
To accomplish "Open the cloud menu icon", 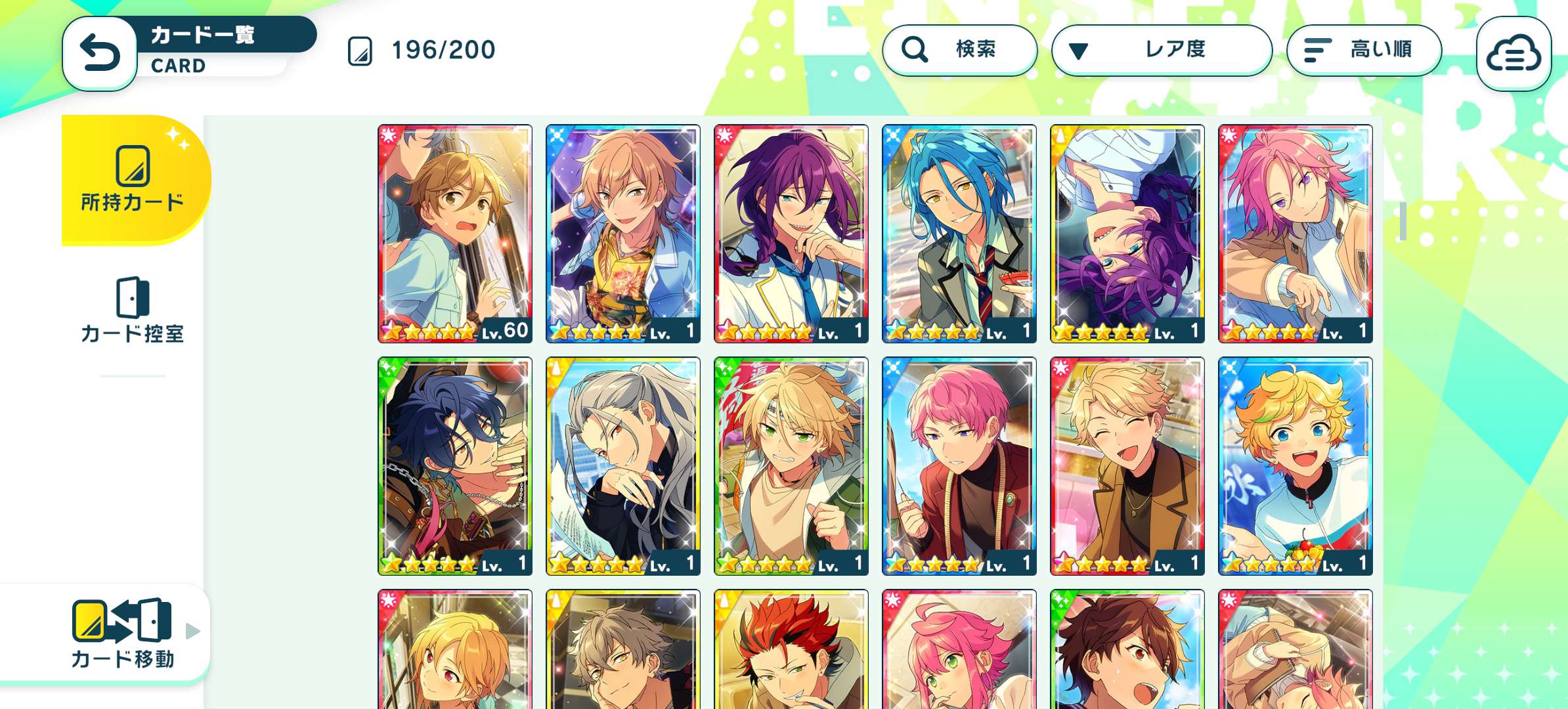I will point(1514,54).
